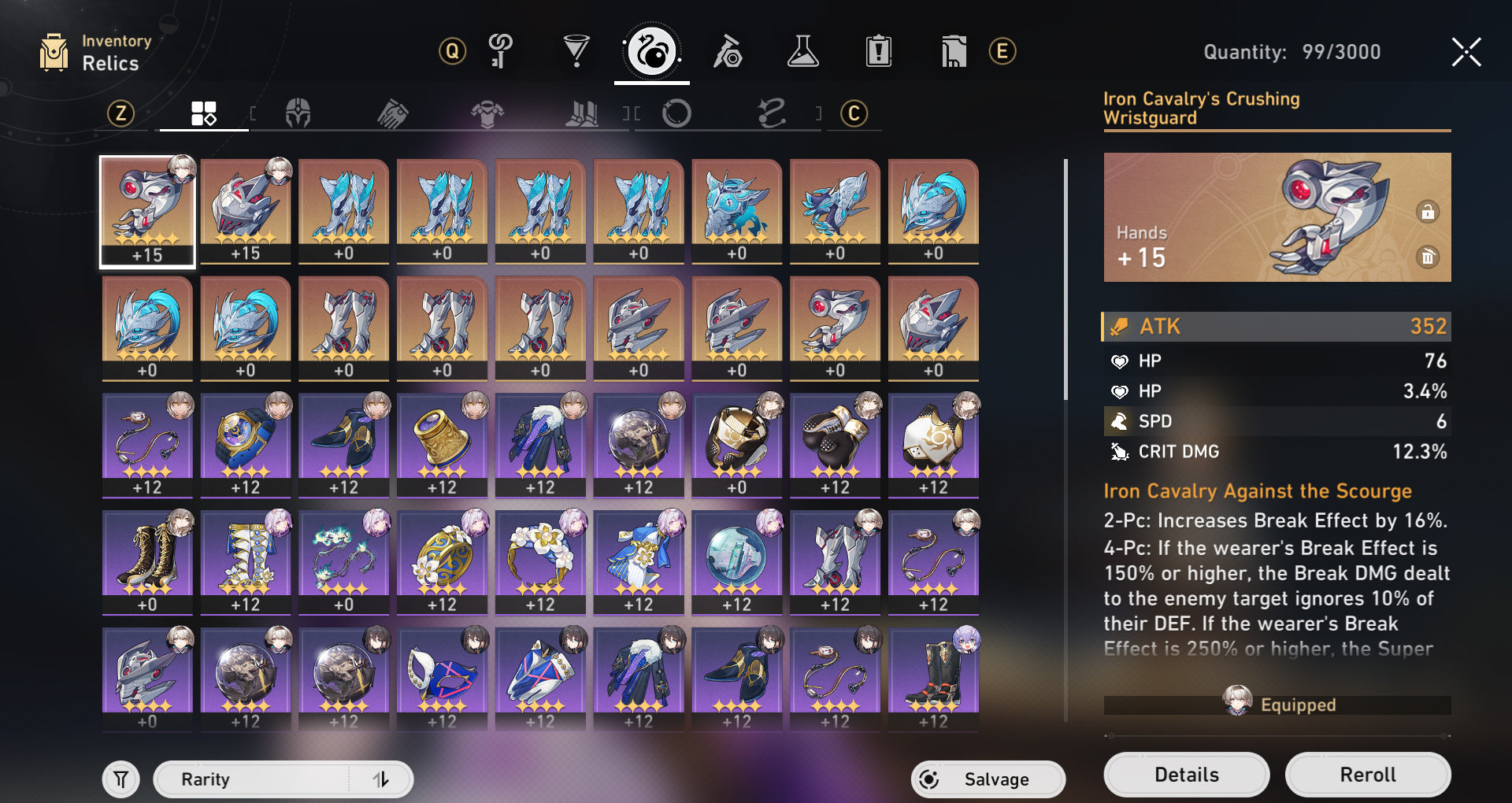Switch to the Head relic filter tab
The width and height of the screenshot is (1512, 803).
298,114
